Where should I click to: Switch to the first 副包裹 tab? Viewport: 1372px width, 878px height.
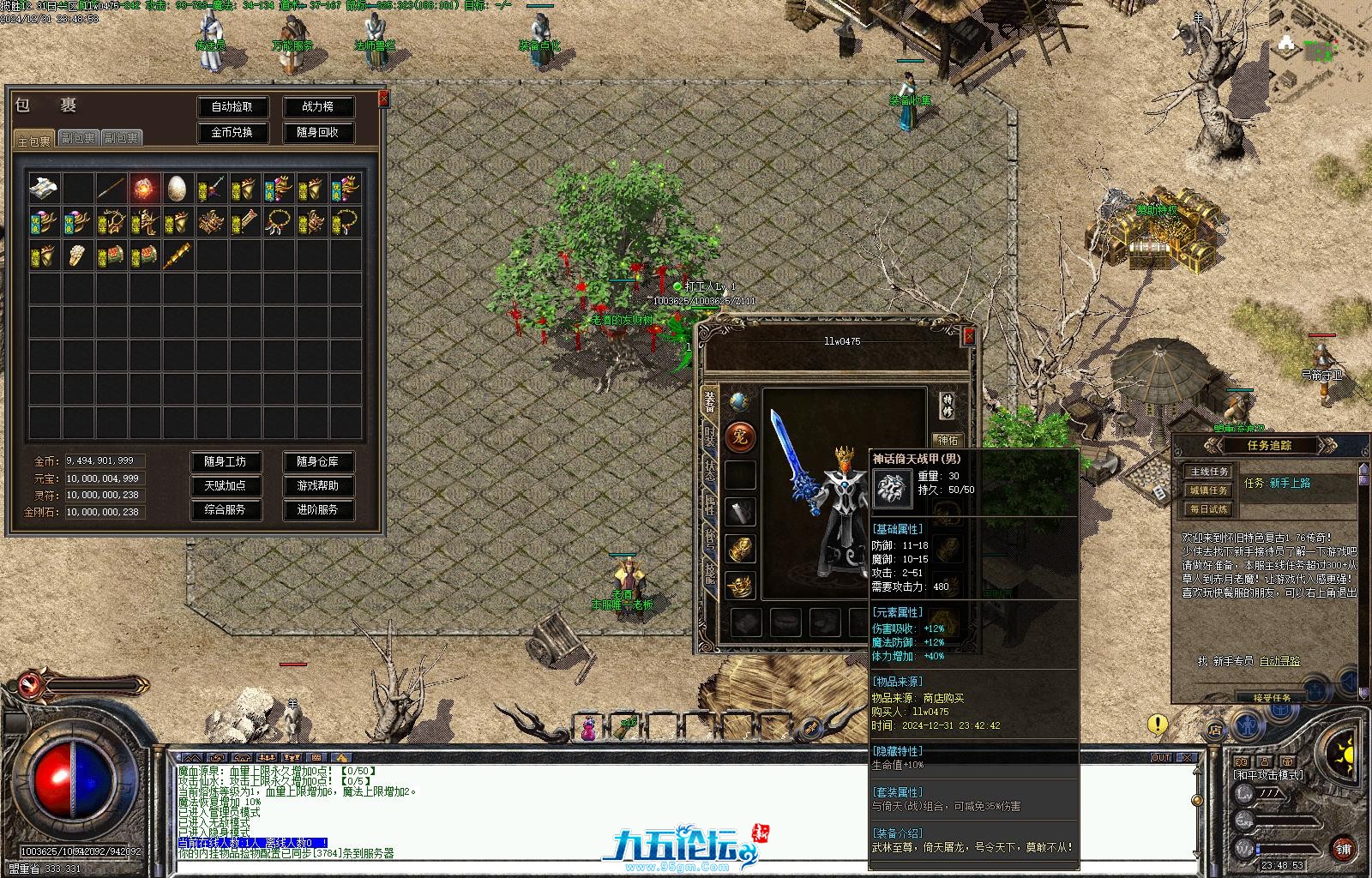[x=78, y=138]
